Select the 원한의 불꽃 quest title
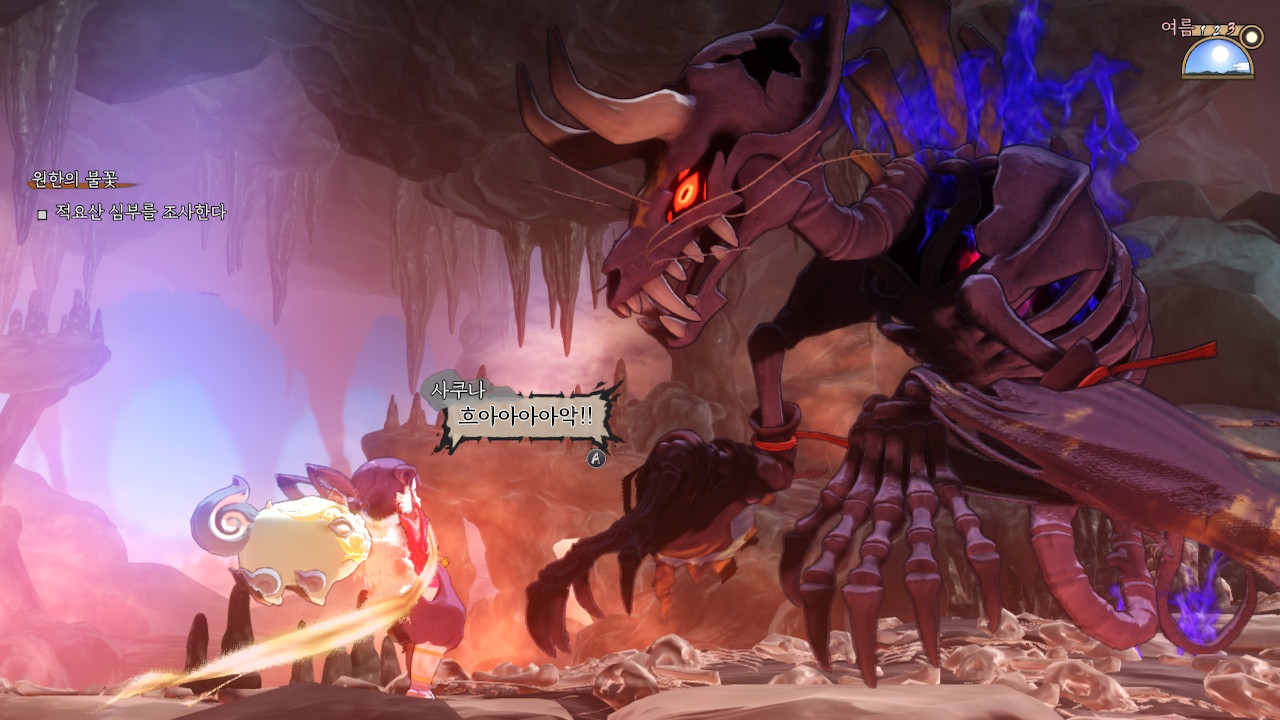This screenshot has width=1280, height=720. point(75,180)
